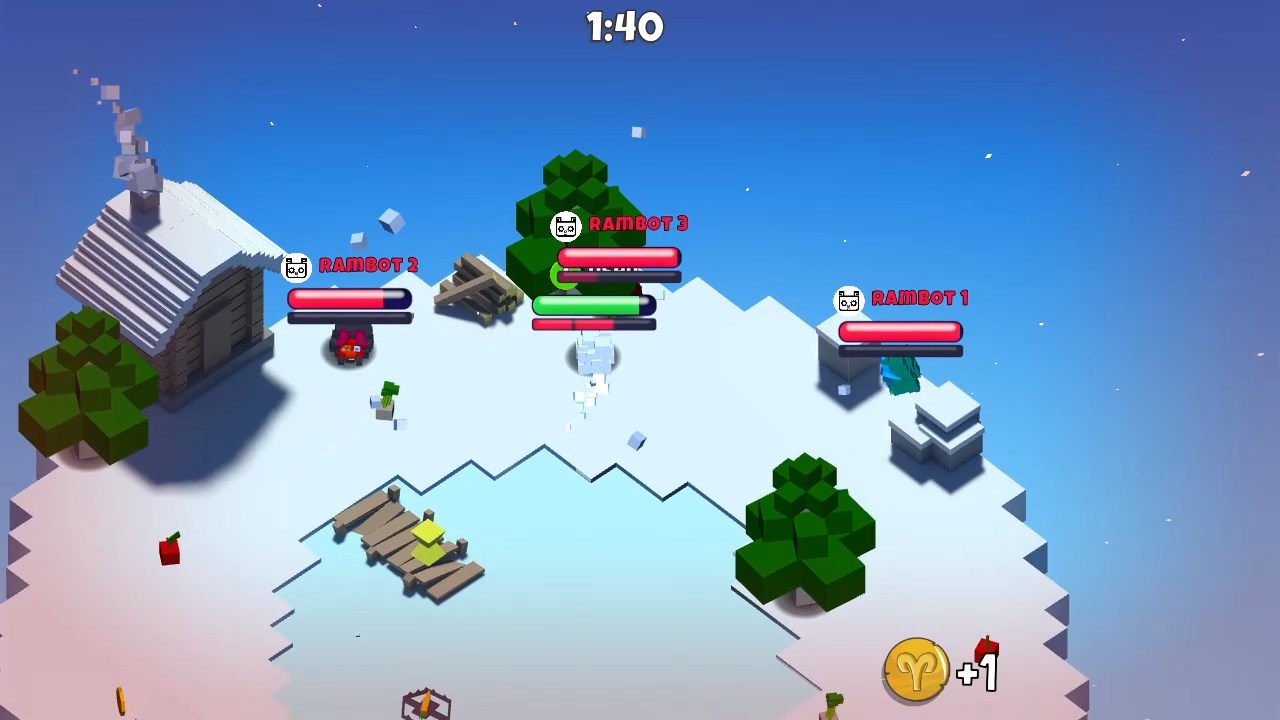
Task: Click the RAMBOT 3 name label
Action: tap(640, 224)
